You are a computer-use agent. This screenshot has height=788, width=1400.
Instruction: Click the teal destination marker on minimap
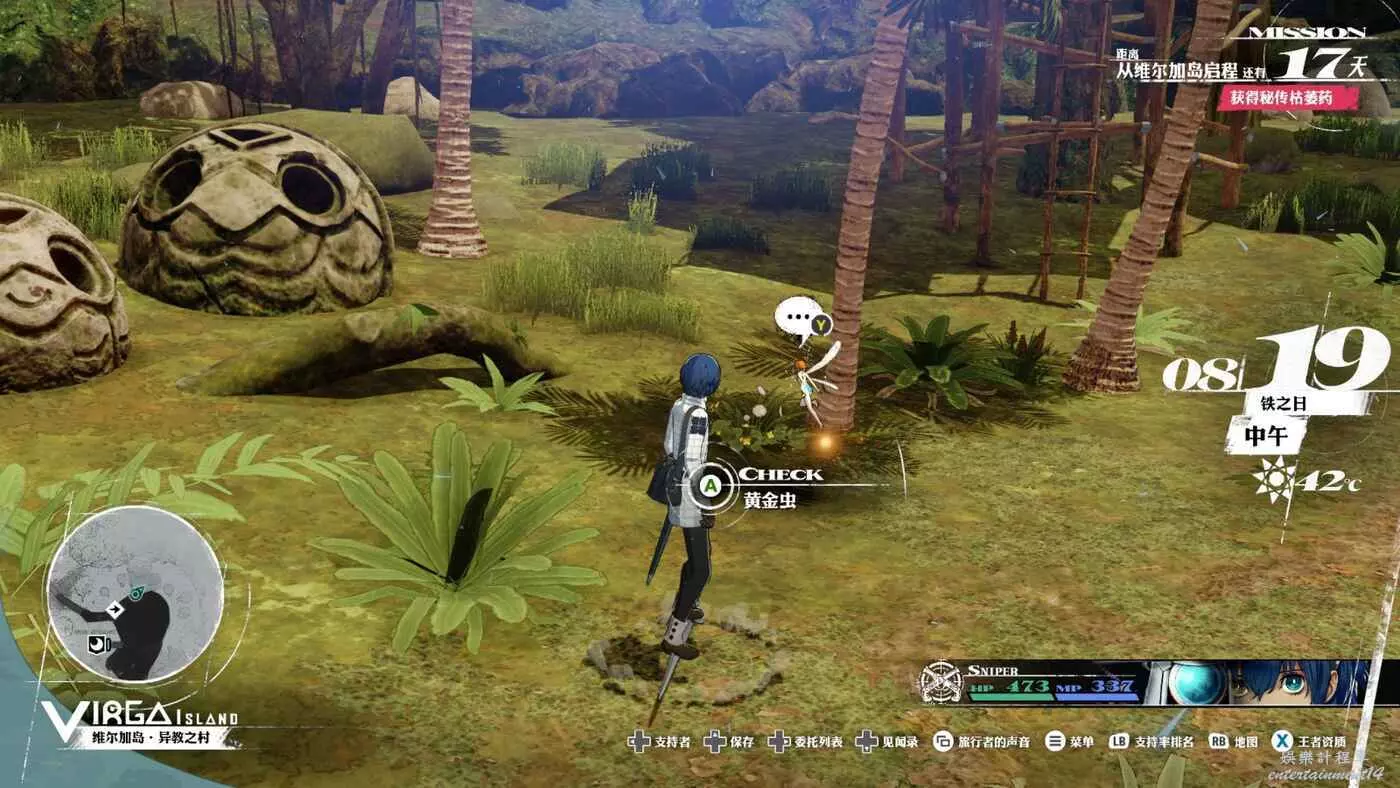pos(136,592)
